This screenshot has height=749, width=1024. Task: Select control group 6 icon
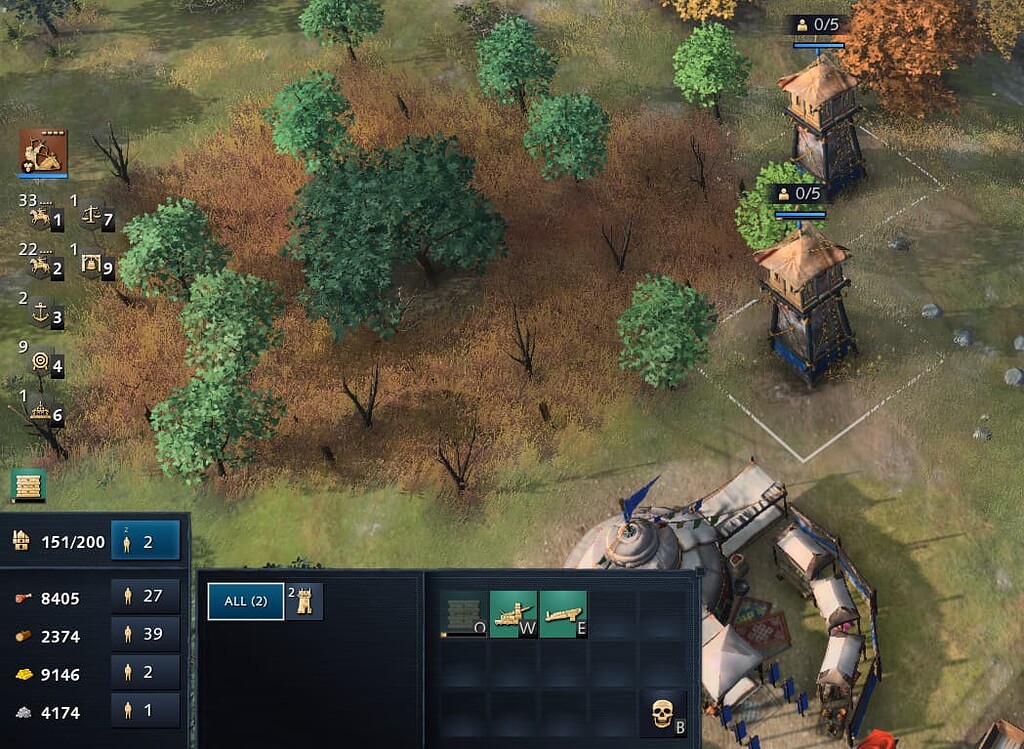[x=45, y=412]
